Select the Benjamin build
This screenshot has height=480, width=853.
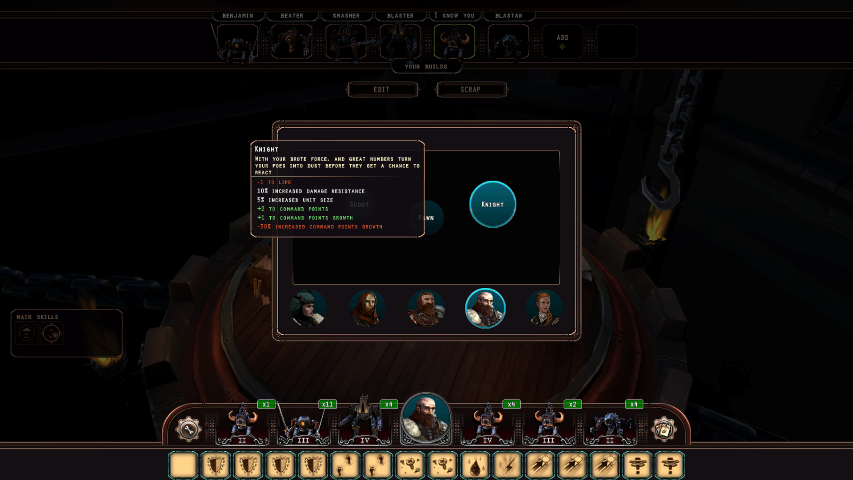coord(237,42)
